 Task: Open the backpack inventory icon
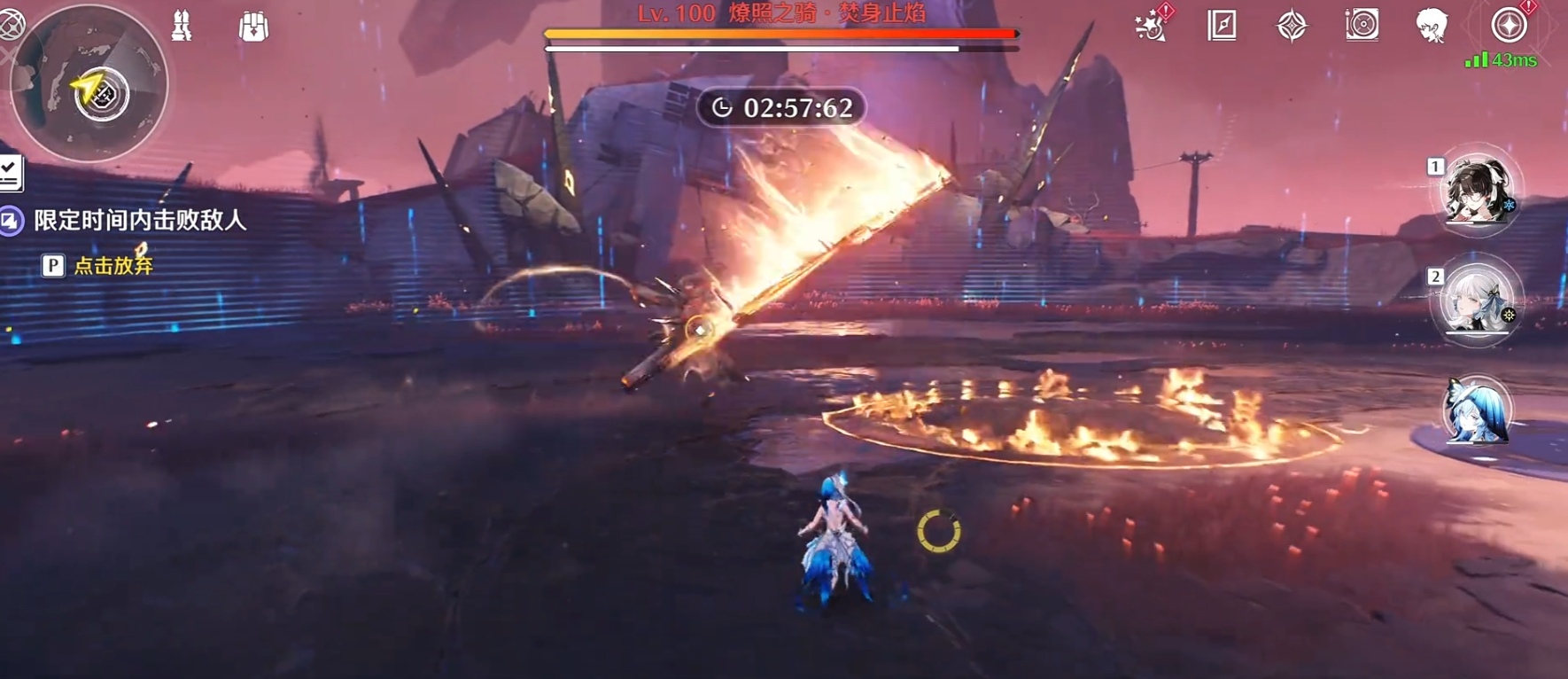[x=253, y=27]
